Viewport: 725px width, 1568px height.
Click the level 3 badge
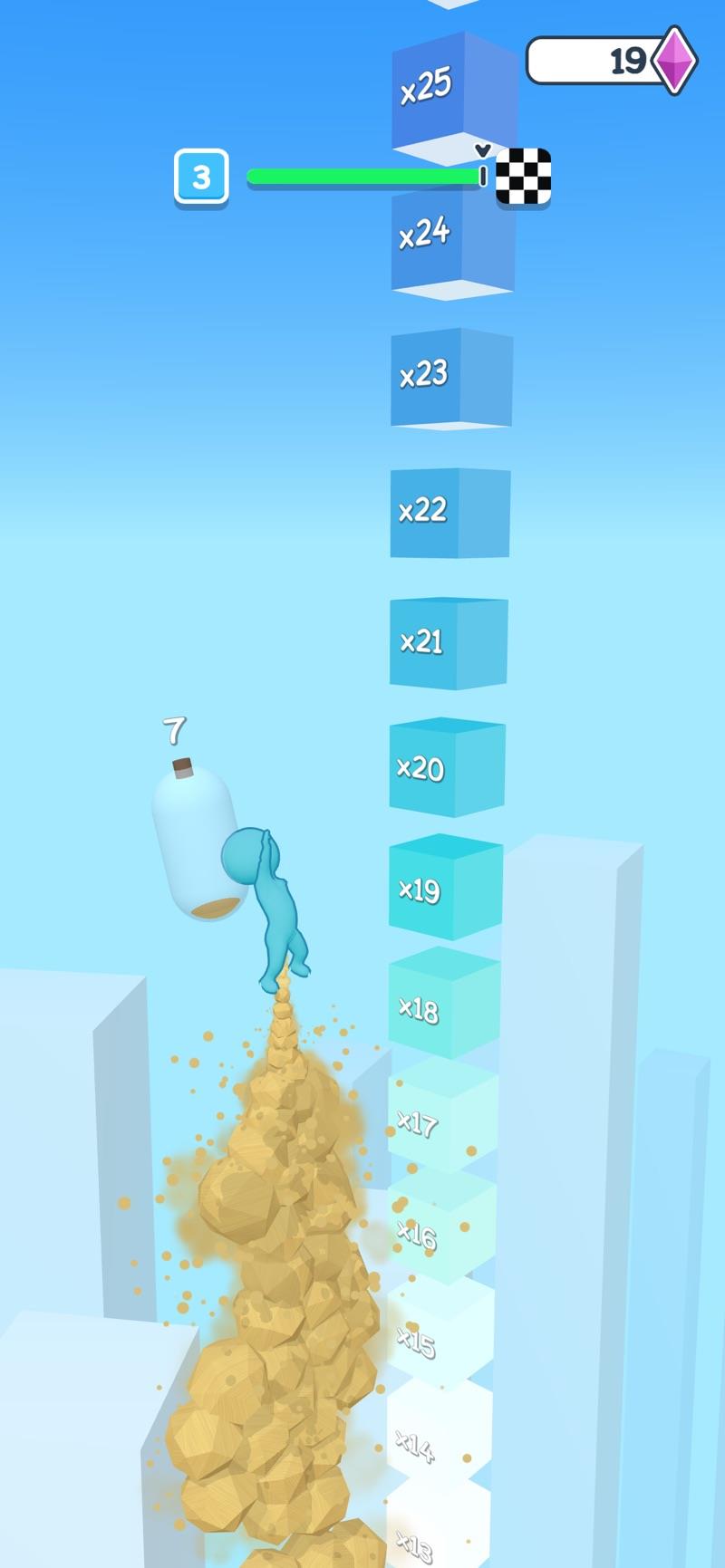click(201, 176)
